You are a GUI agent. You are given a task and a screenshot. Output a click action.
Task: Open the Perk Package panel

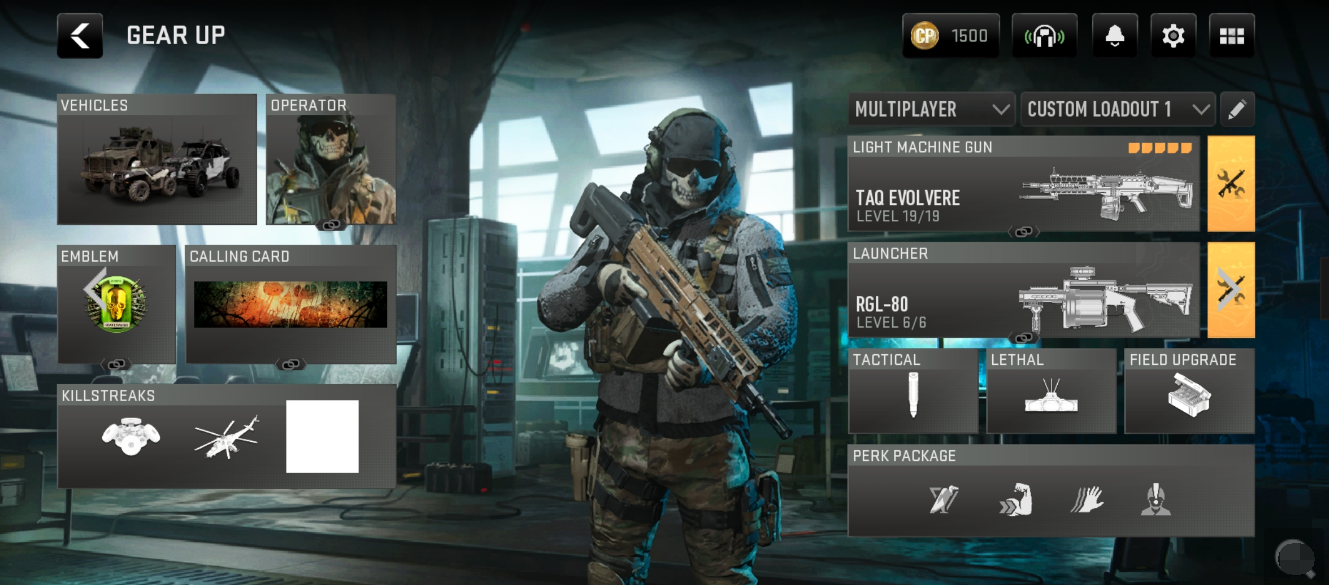coord(1050,491)
